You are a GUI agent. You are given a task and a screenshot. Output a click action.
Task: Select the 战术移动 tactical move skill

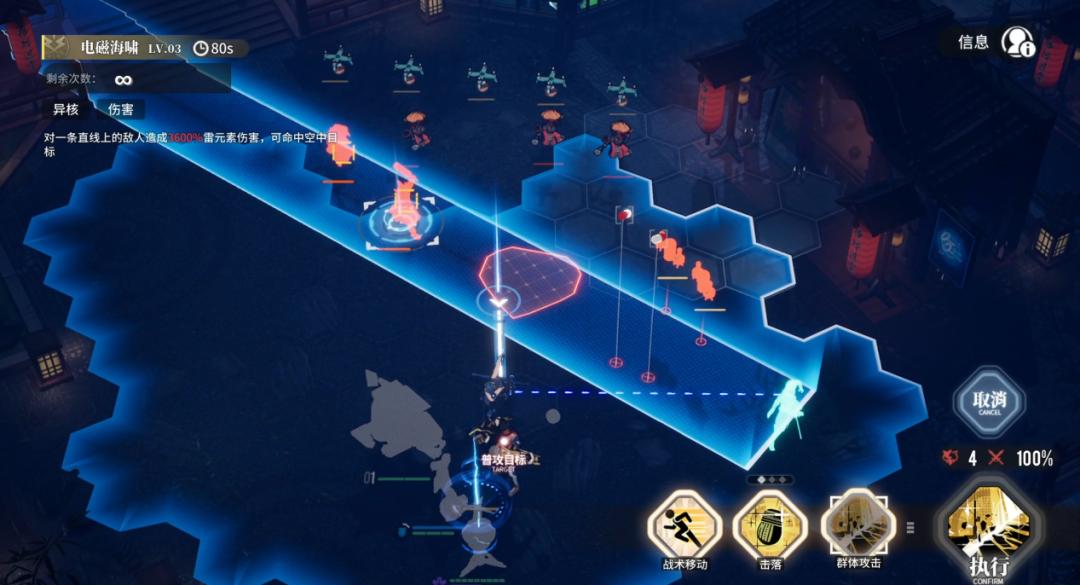pyautogui.click(x=684, y=527)
